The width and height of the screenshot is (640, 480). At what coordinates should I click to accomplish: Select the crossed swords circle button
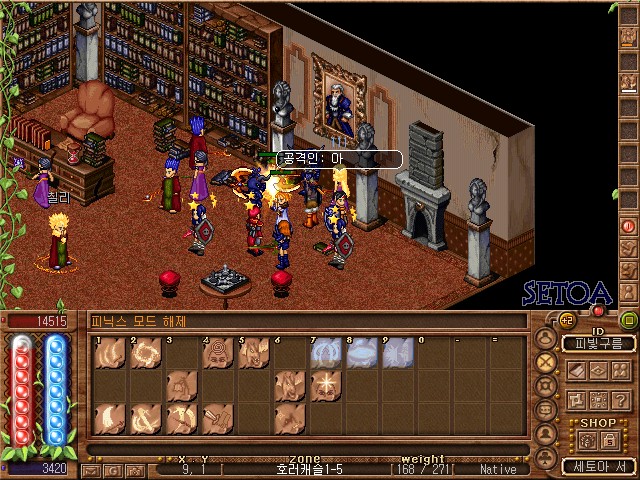pos(546,362)
